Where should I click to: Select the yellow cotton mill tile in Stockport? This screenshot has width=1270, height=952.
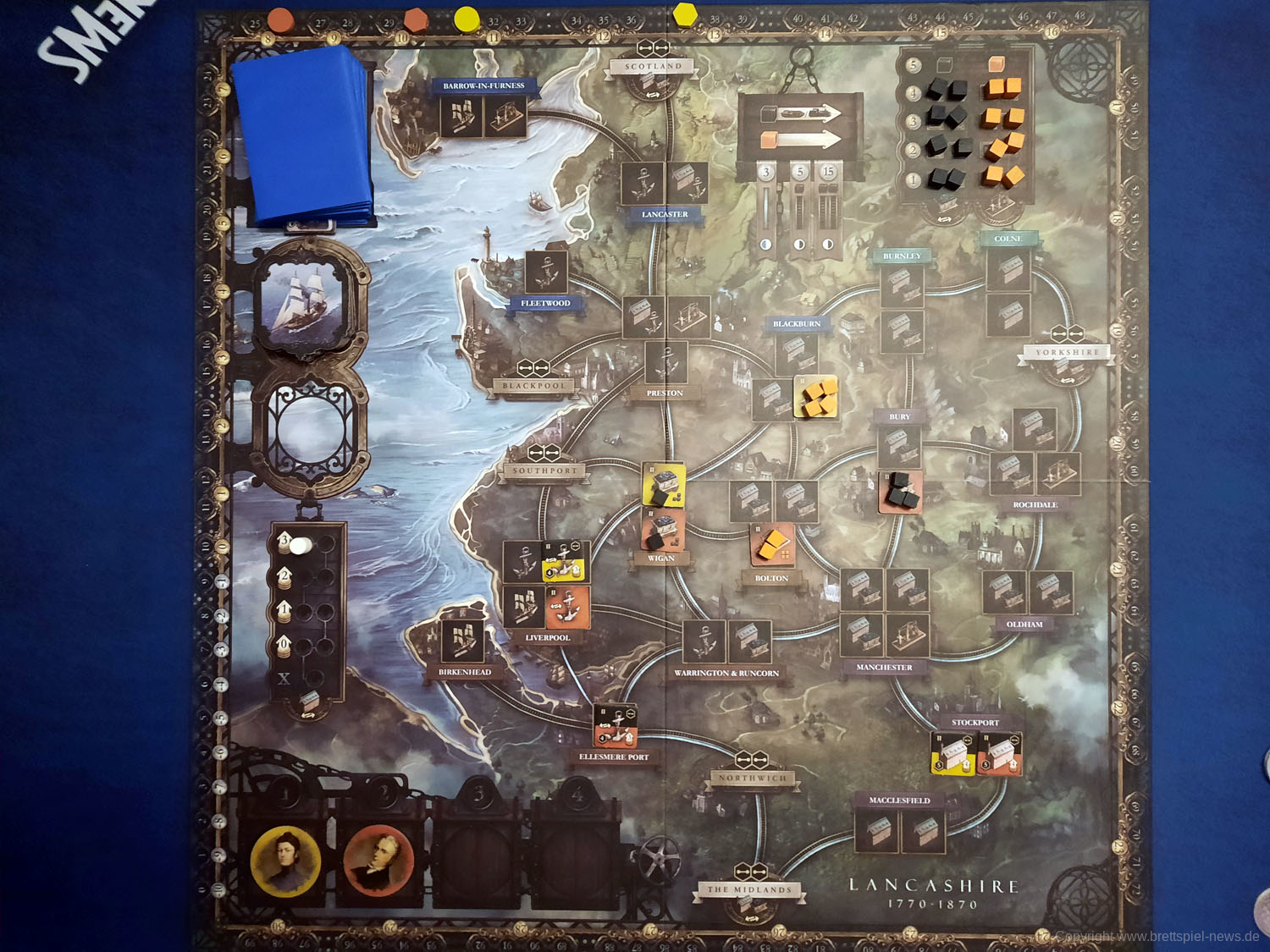pos(952,753)
